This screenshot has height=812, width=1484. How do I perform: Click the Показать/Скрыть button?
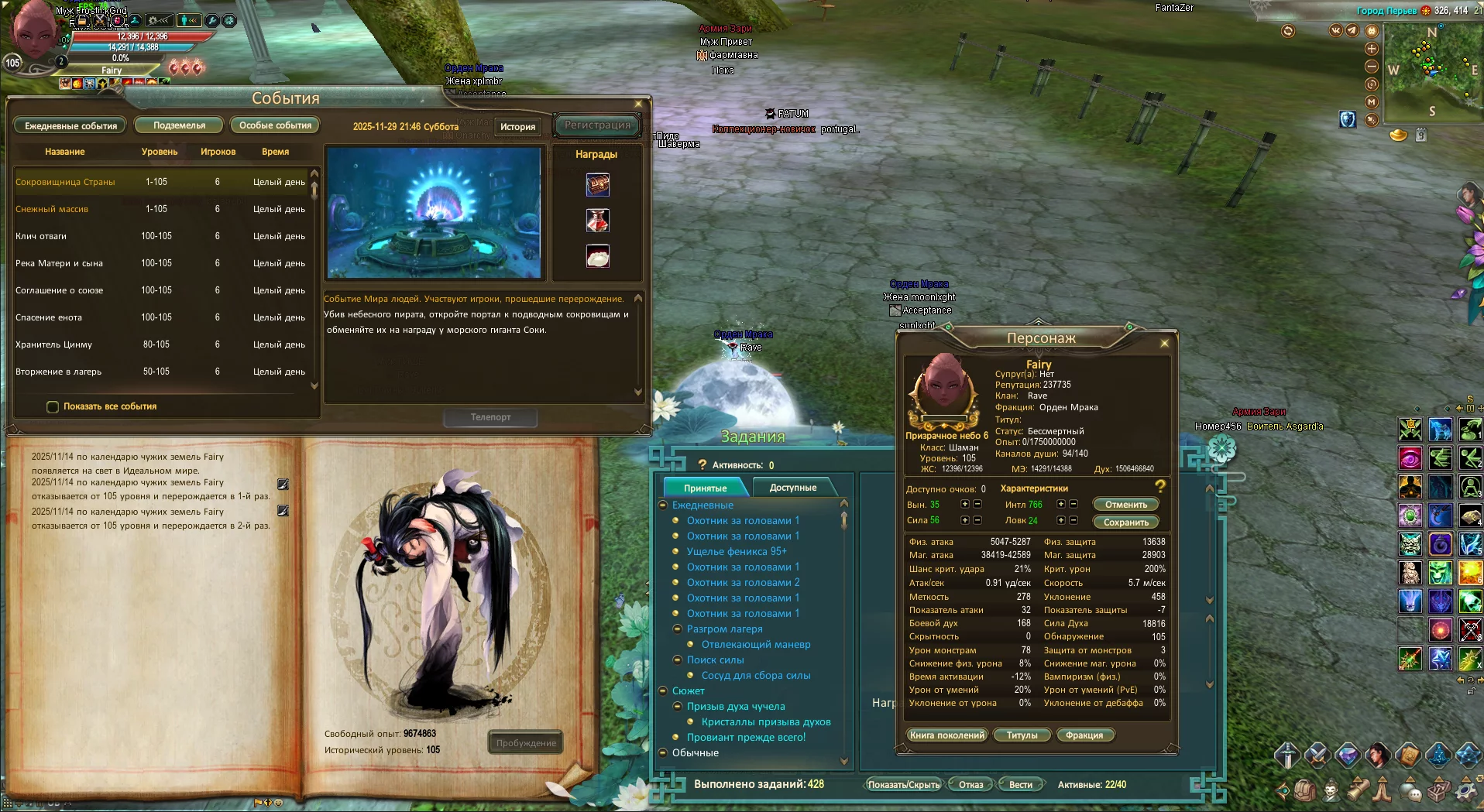[x=903, y=785]
